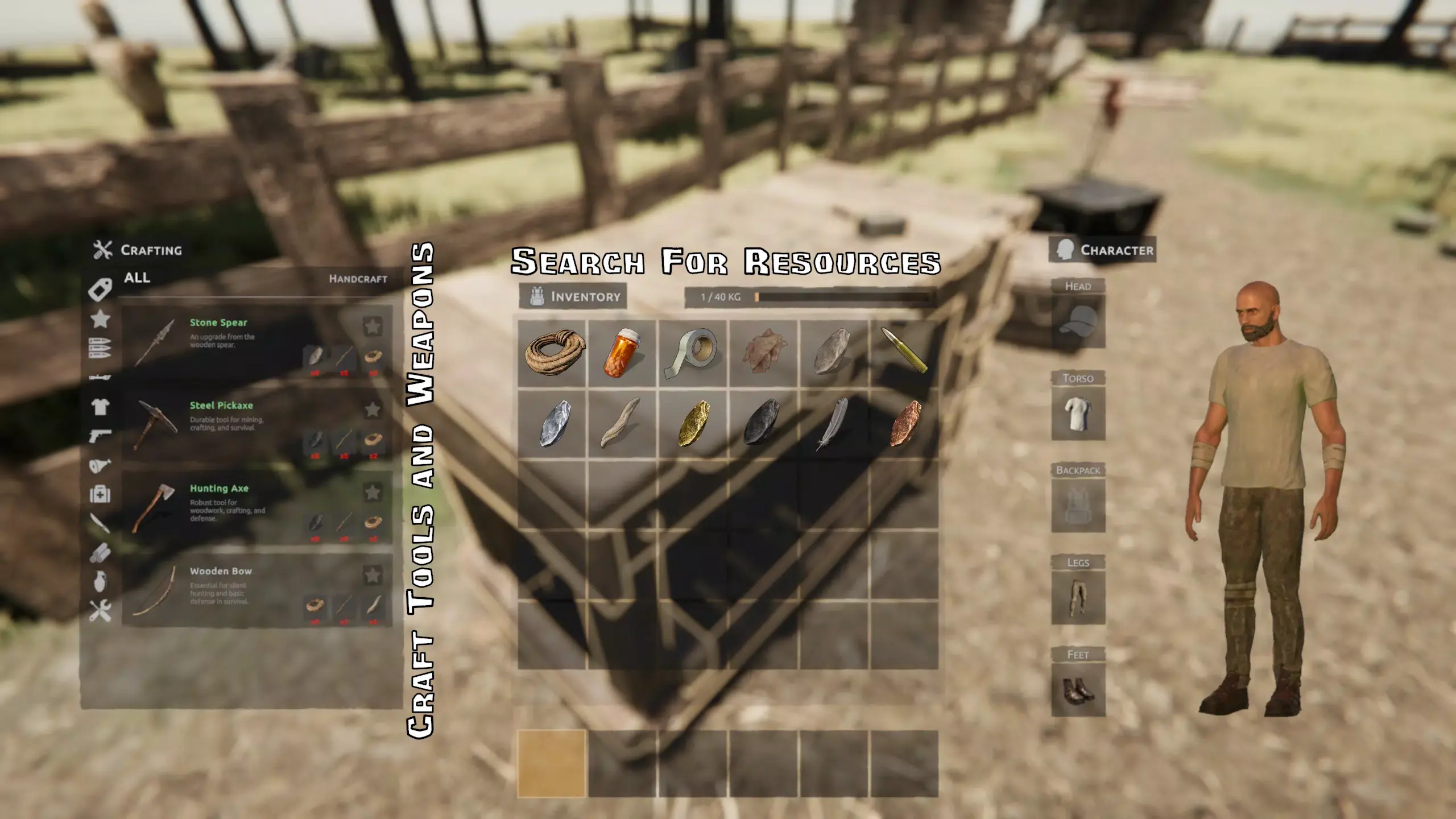Switch to the clothing shirt category

[x=100, y=407]
